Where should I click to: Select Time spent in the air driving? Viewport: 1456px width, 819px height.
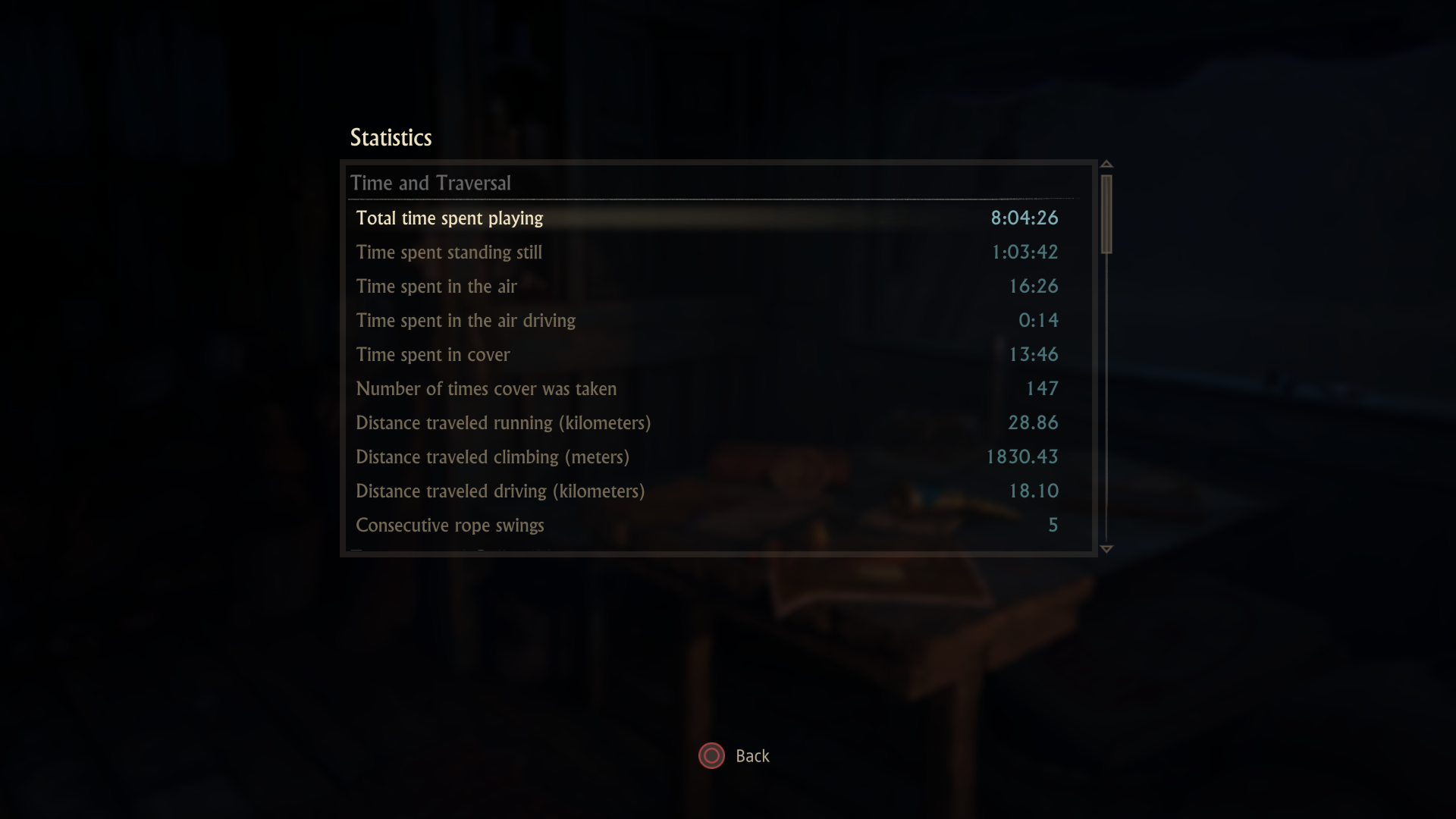pyautogui.click(x=707, y=321)
